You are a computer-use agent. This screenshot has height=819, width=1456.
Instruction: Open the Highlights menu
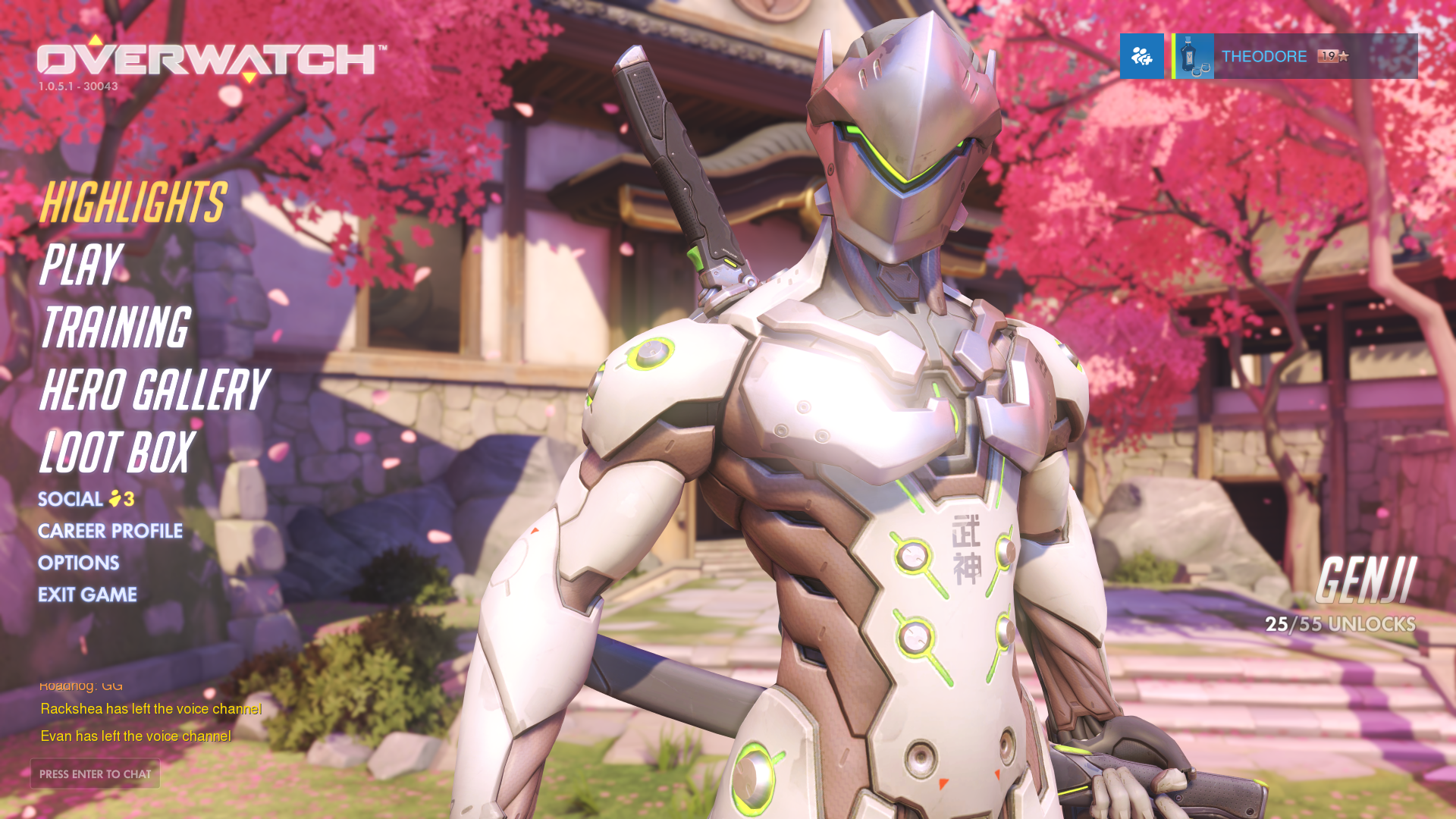133,202
